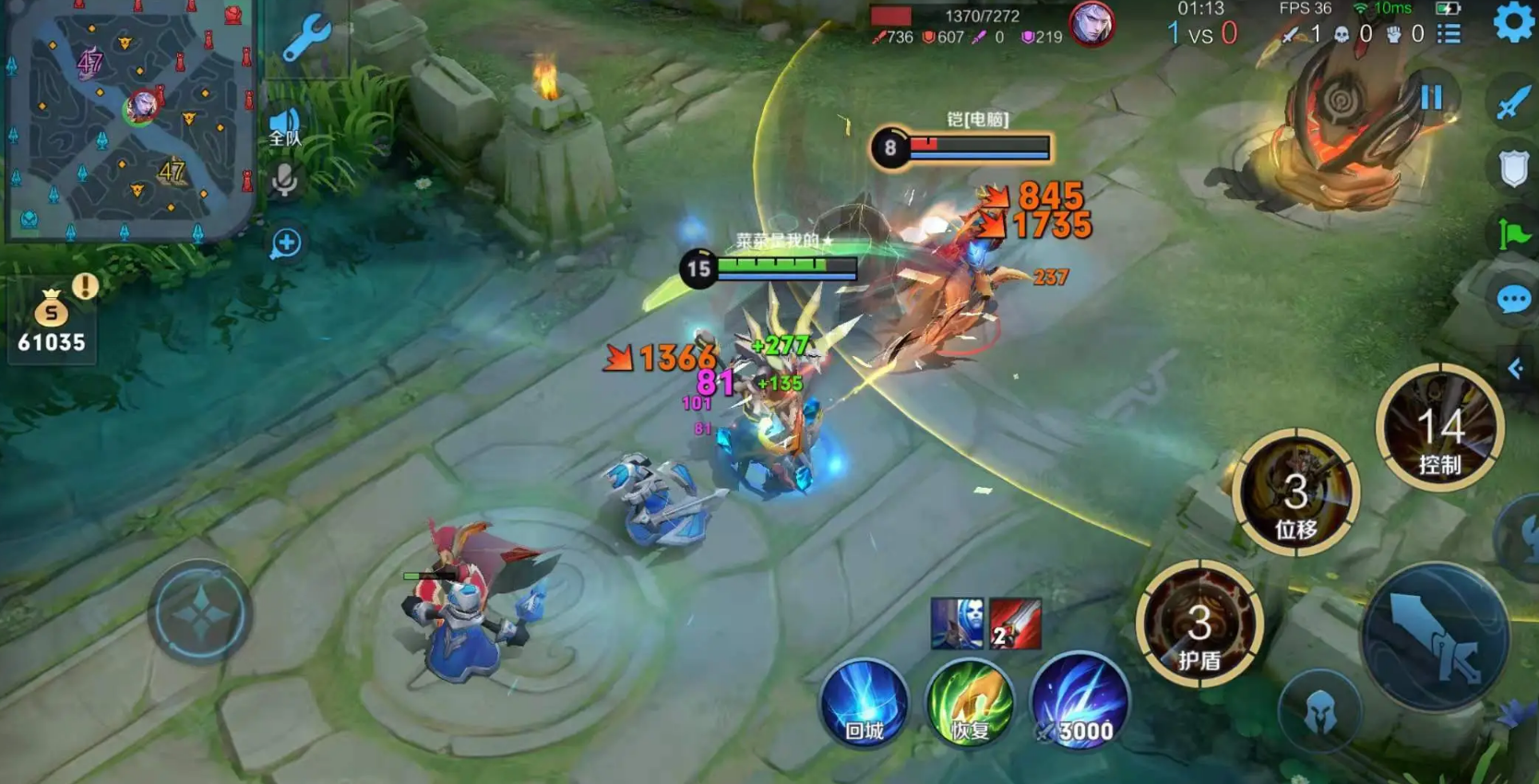The height and width of the screenshot is (784, 1539).
Task: Tap the green flag signal button
Action: 1513,234
